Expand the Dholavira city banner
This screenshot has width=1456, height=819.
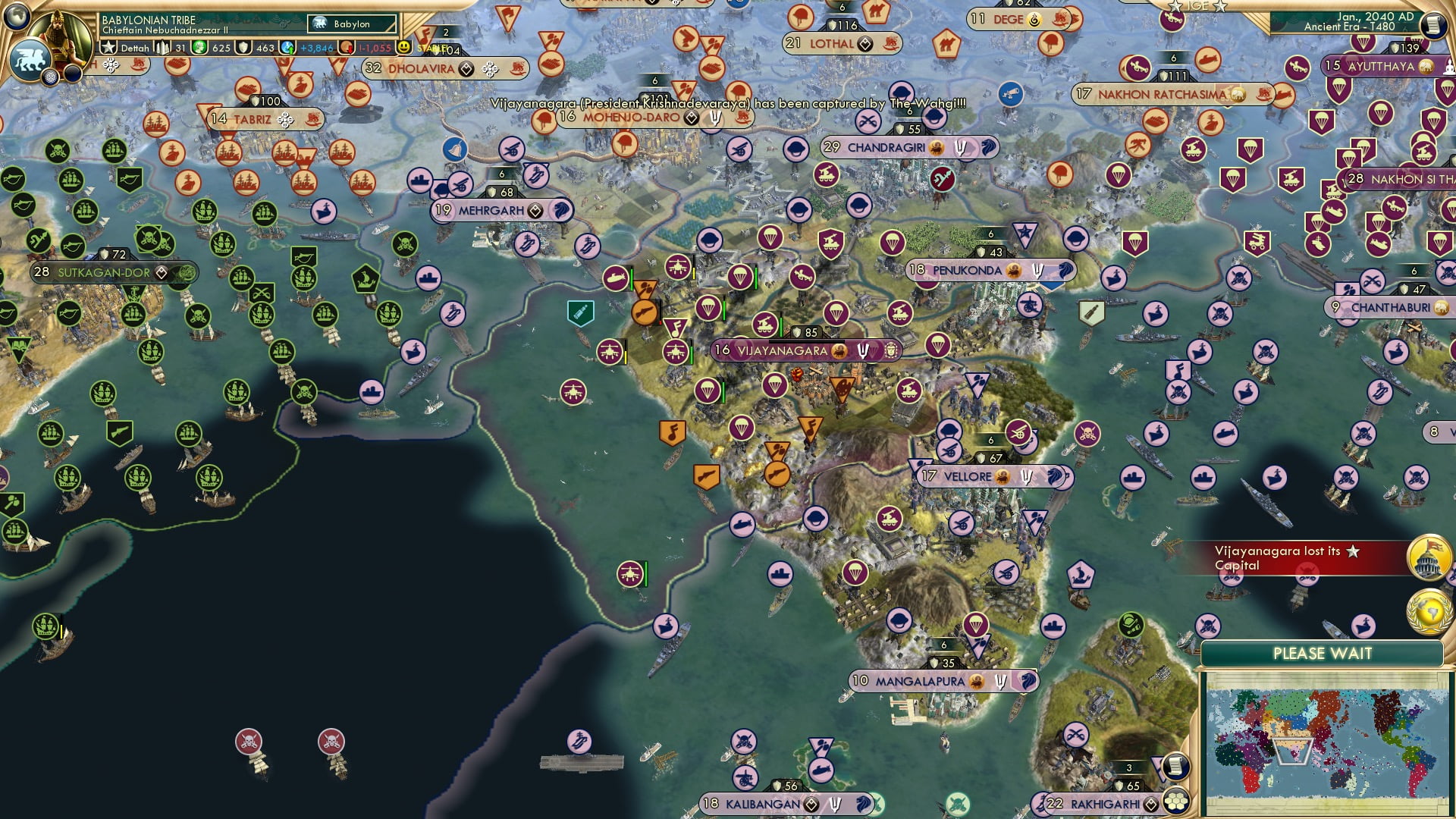[421, 68]
